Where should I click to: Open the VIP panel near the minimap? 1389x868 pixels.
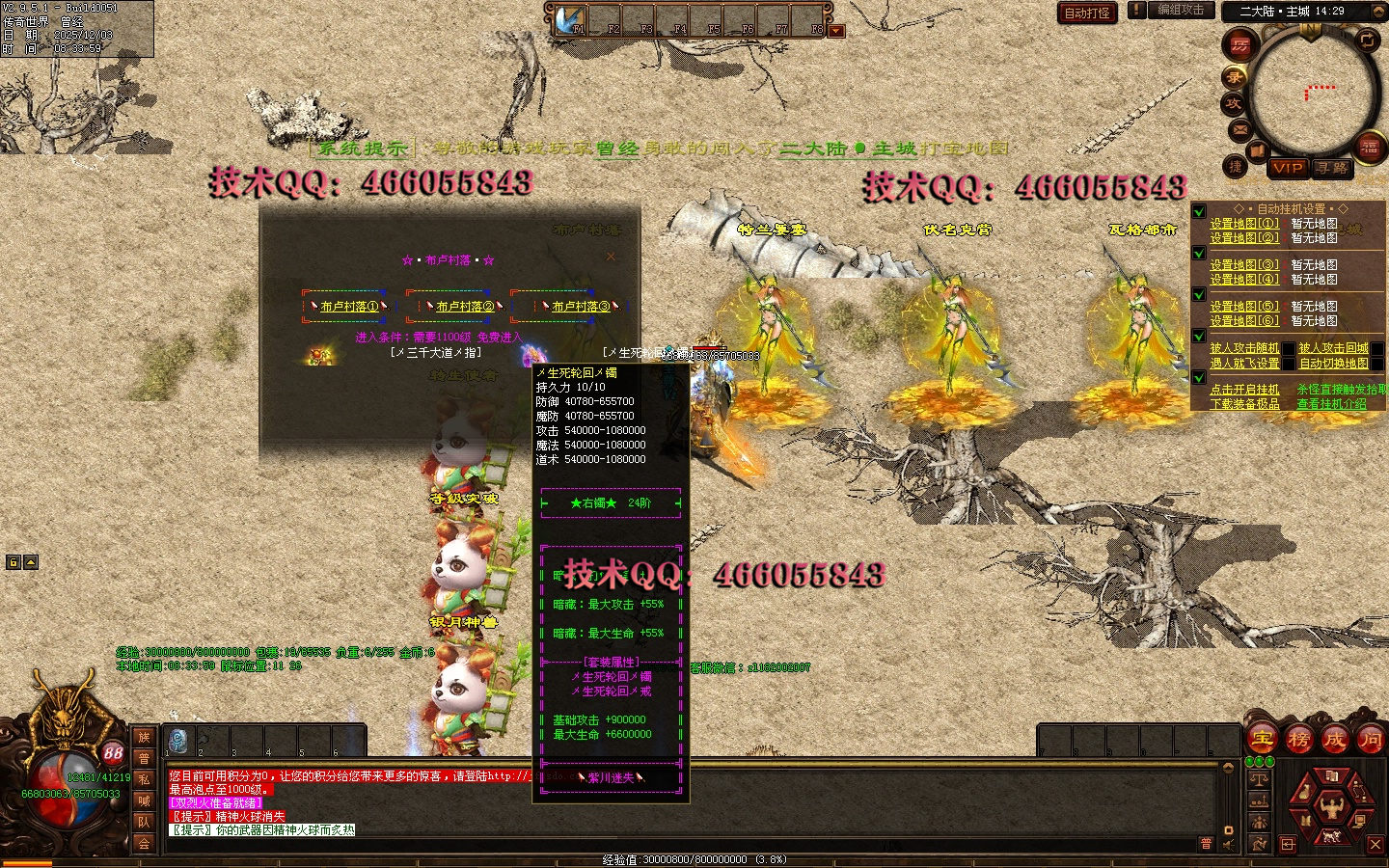(1288, 168)
